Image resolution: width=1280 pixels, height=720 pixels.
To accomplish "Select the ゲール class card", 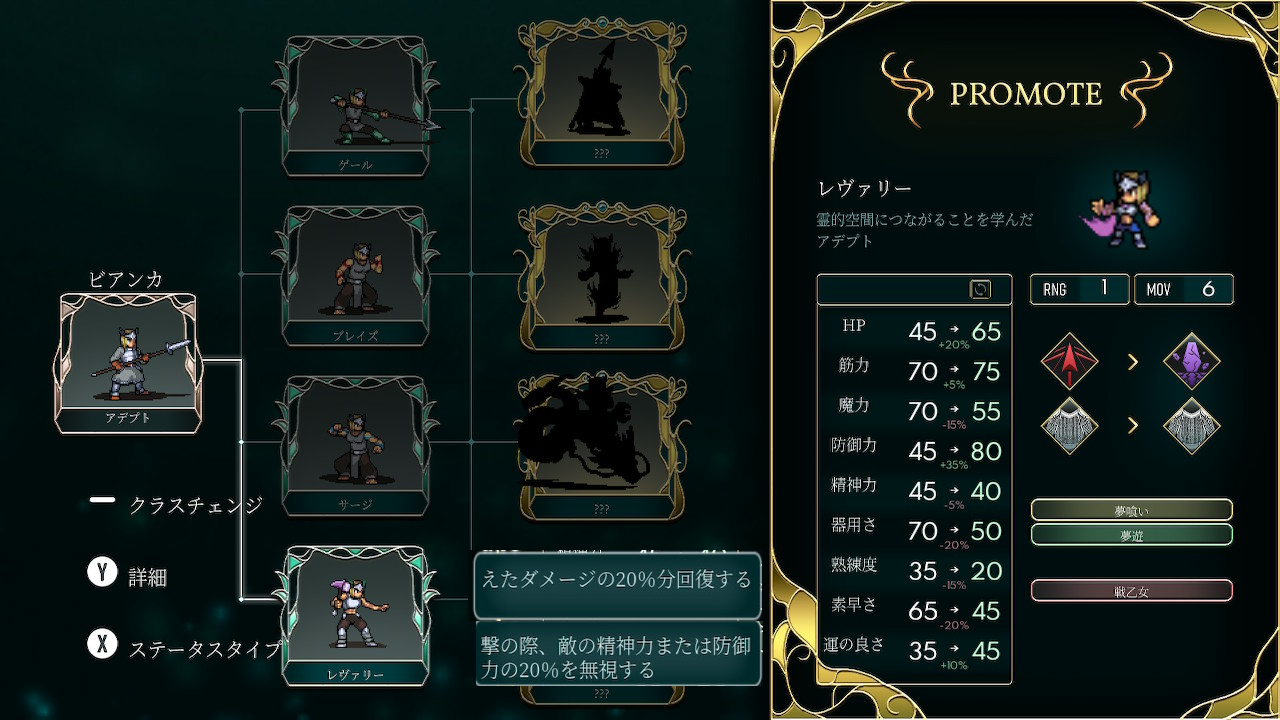I will [x=356, y=105].
